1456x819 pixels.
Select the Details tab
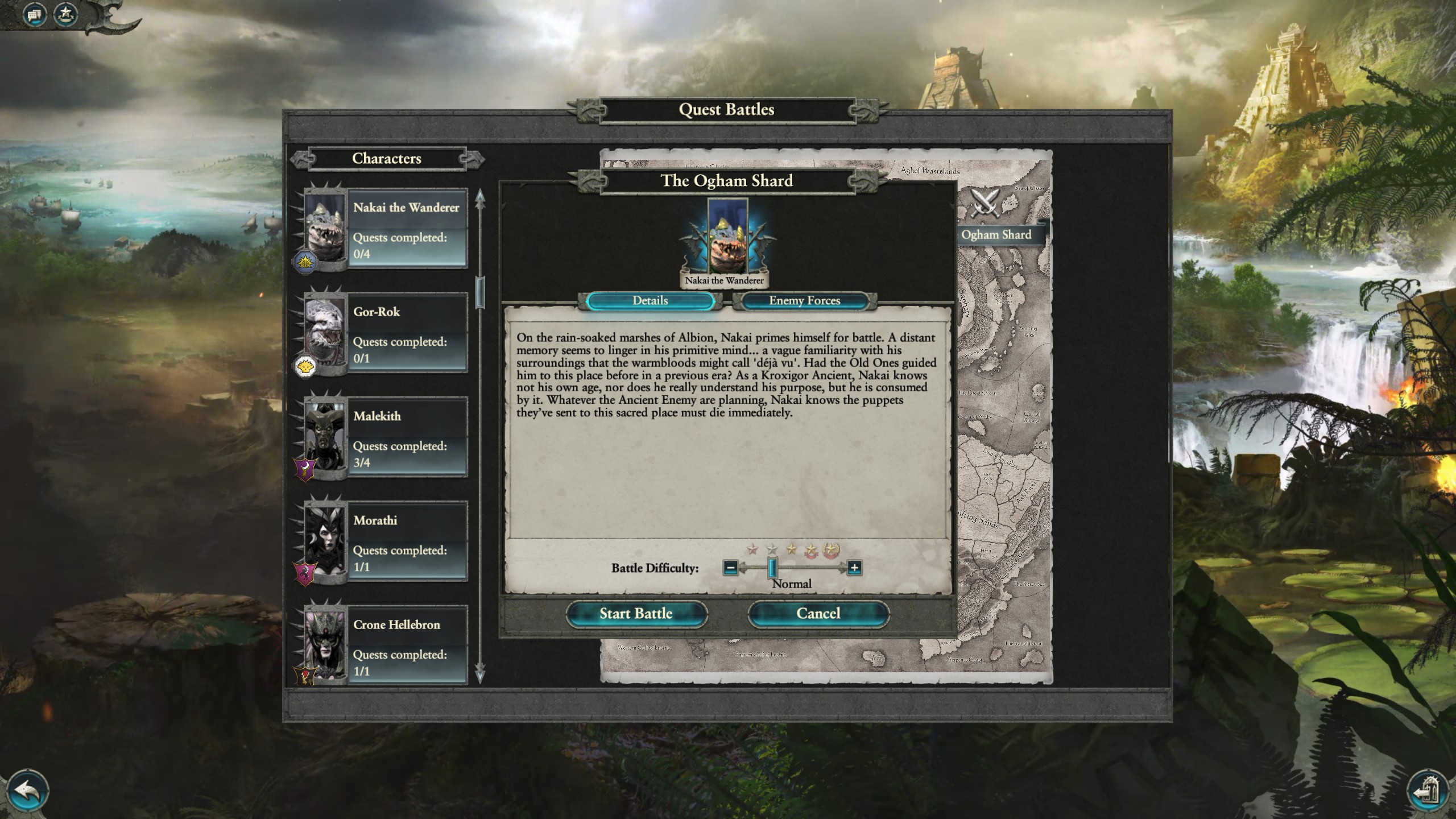(x=650, y=301)
